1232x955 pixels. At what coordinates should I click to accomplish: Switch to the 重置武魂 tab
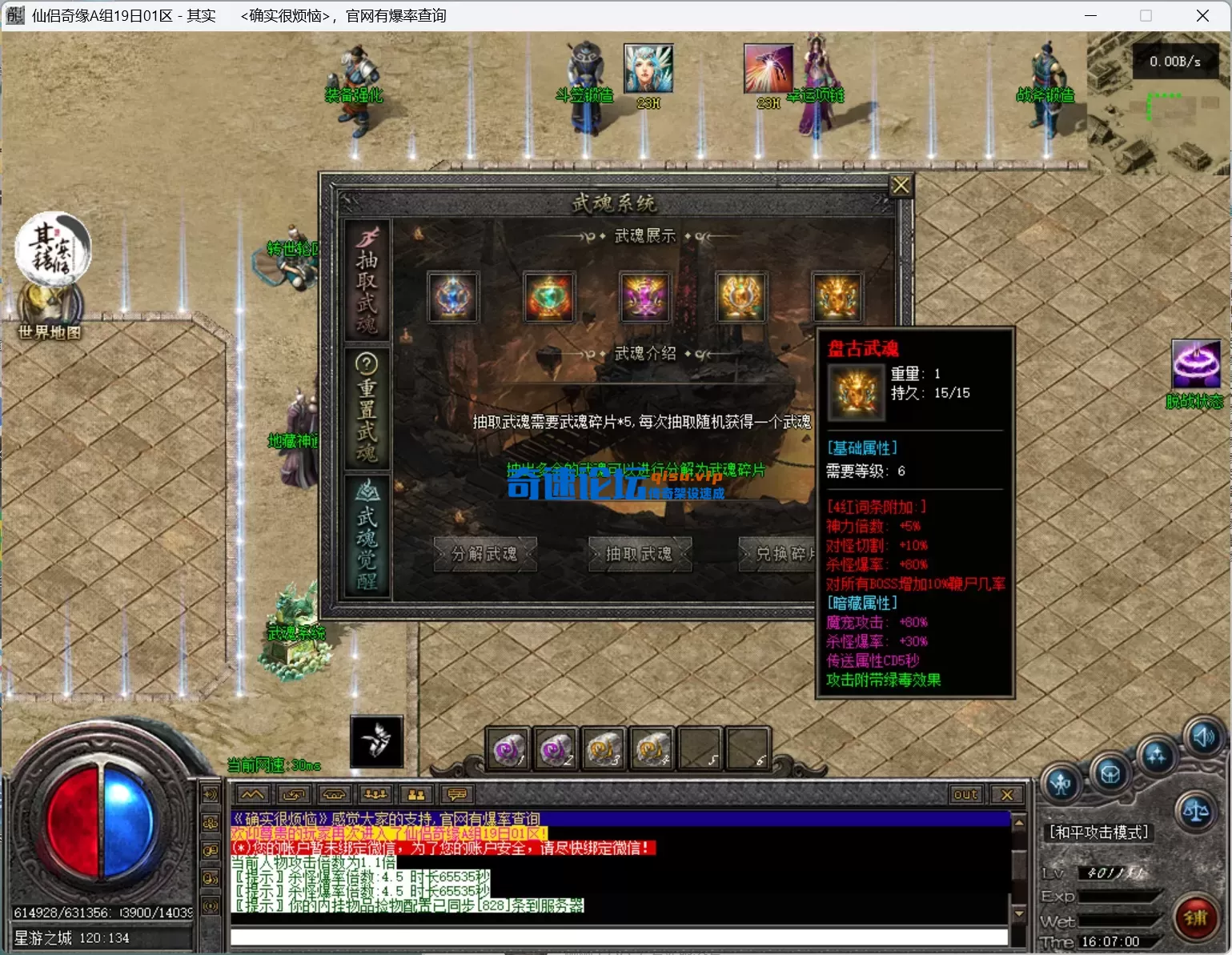coord(367,408)
